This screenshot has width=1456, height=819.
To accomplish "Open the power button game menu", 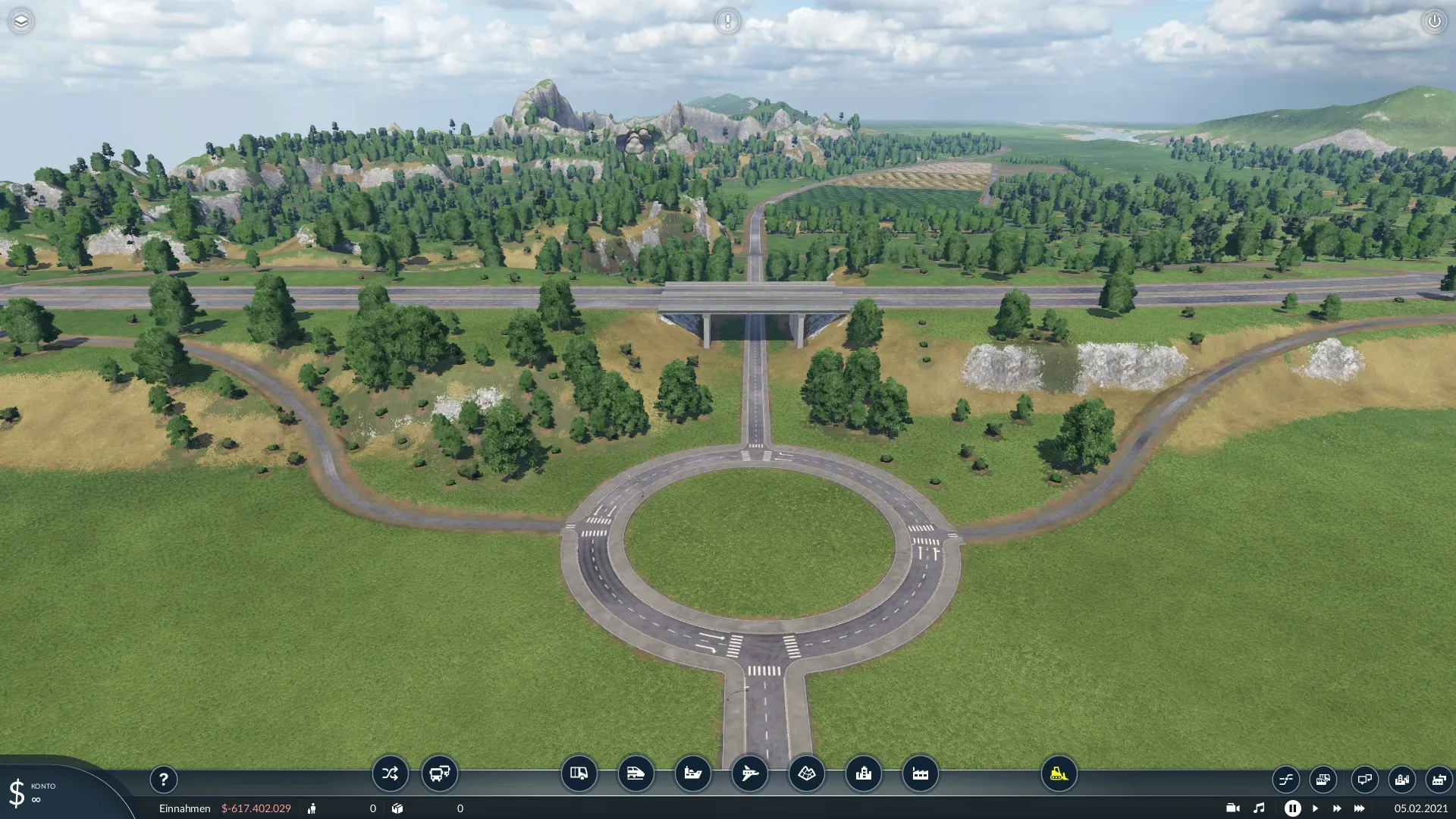I will (1434, 21).
